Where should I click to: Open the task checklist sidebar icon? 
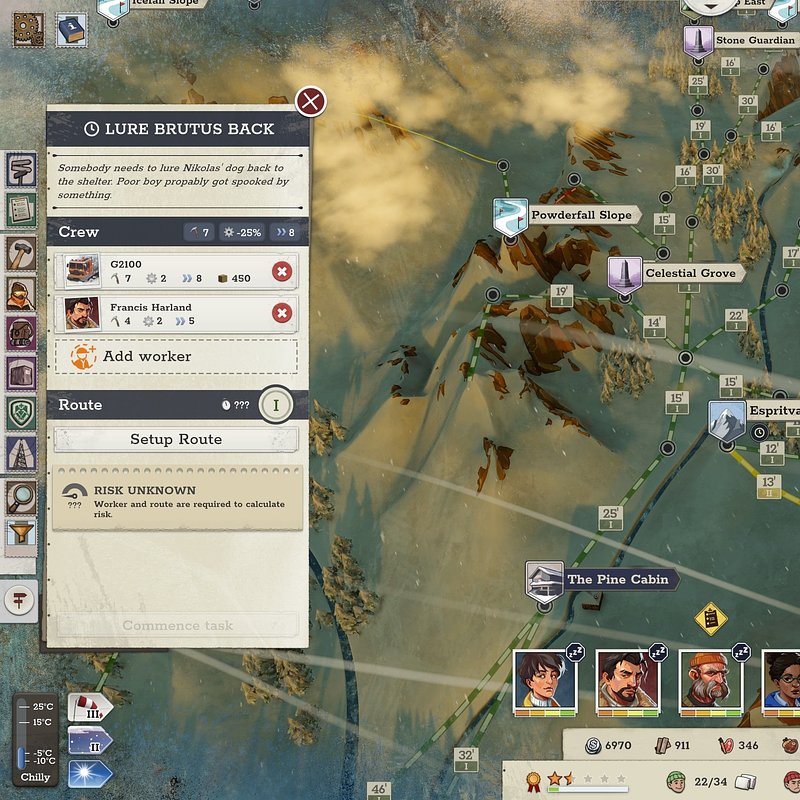(21, 209)
